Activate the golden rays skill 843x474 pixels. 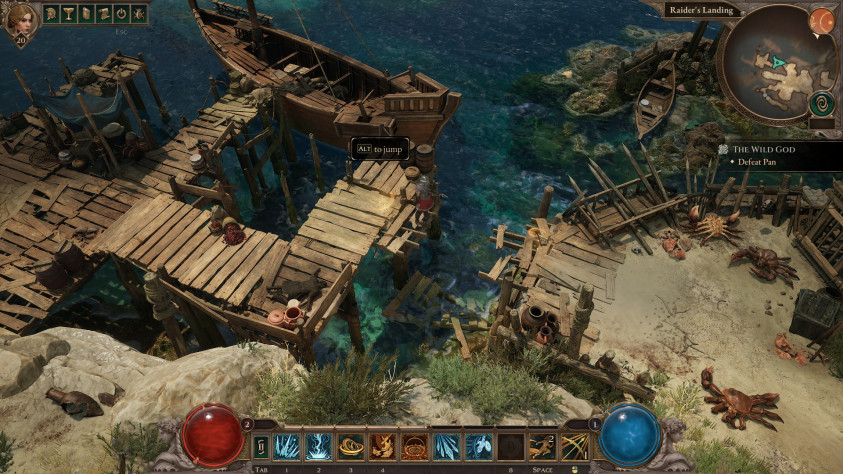575,446
